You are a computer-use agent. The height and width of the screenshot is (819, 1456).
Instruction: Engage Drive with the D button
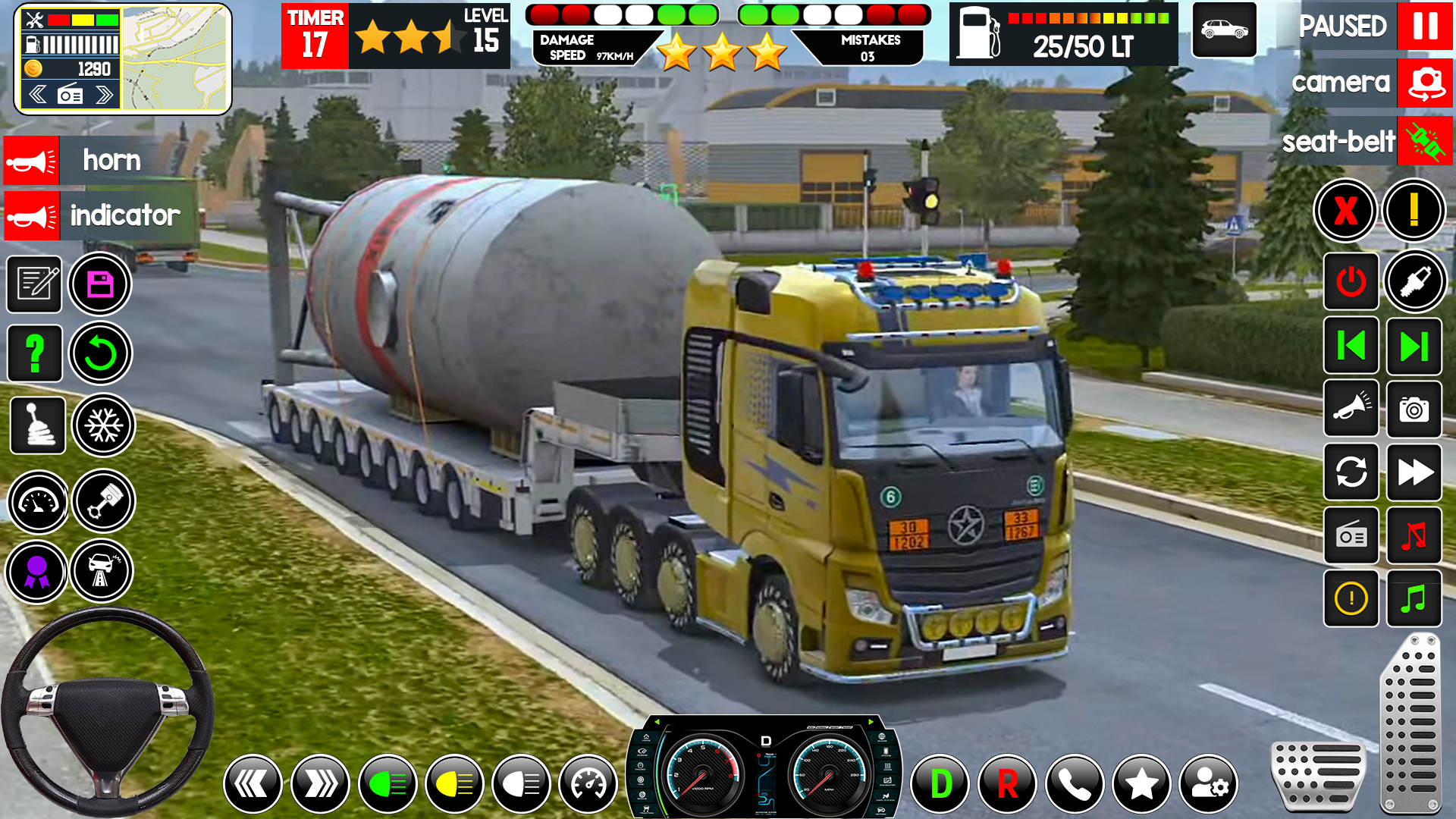tap(941, 783)
